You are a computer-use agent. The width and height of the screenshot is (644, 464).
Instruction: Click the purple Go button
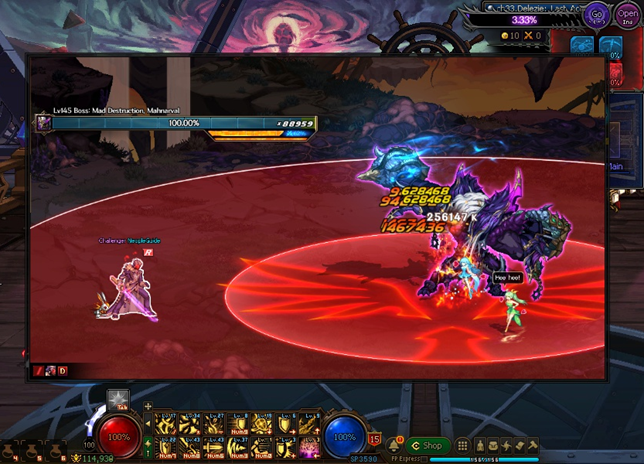pyautogui.click(x=597, y=15)
